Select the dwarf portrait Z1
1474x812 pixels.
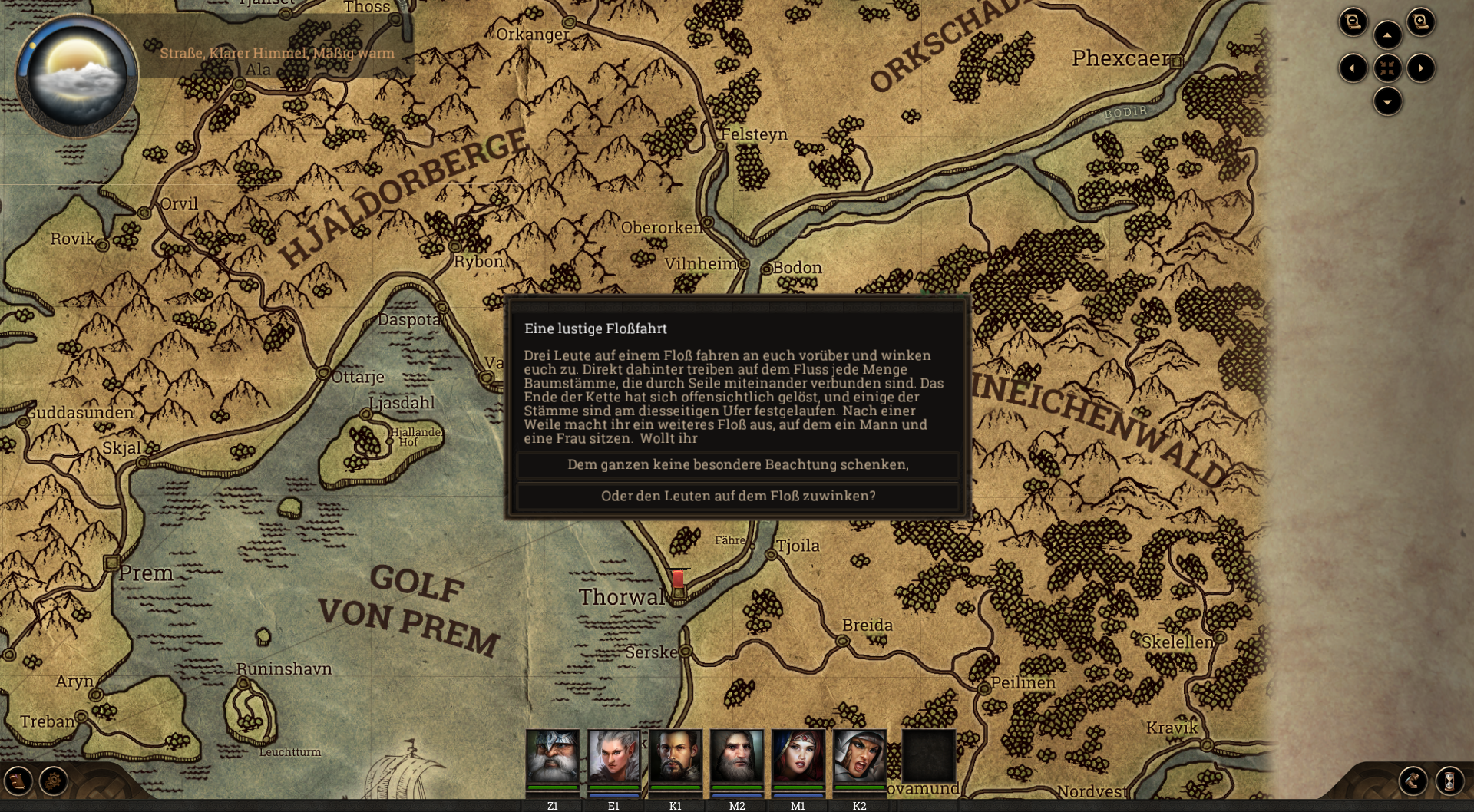552,756
